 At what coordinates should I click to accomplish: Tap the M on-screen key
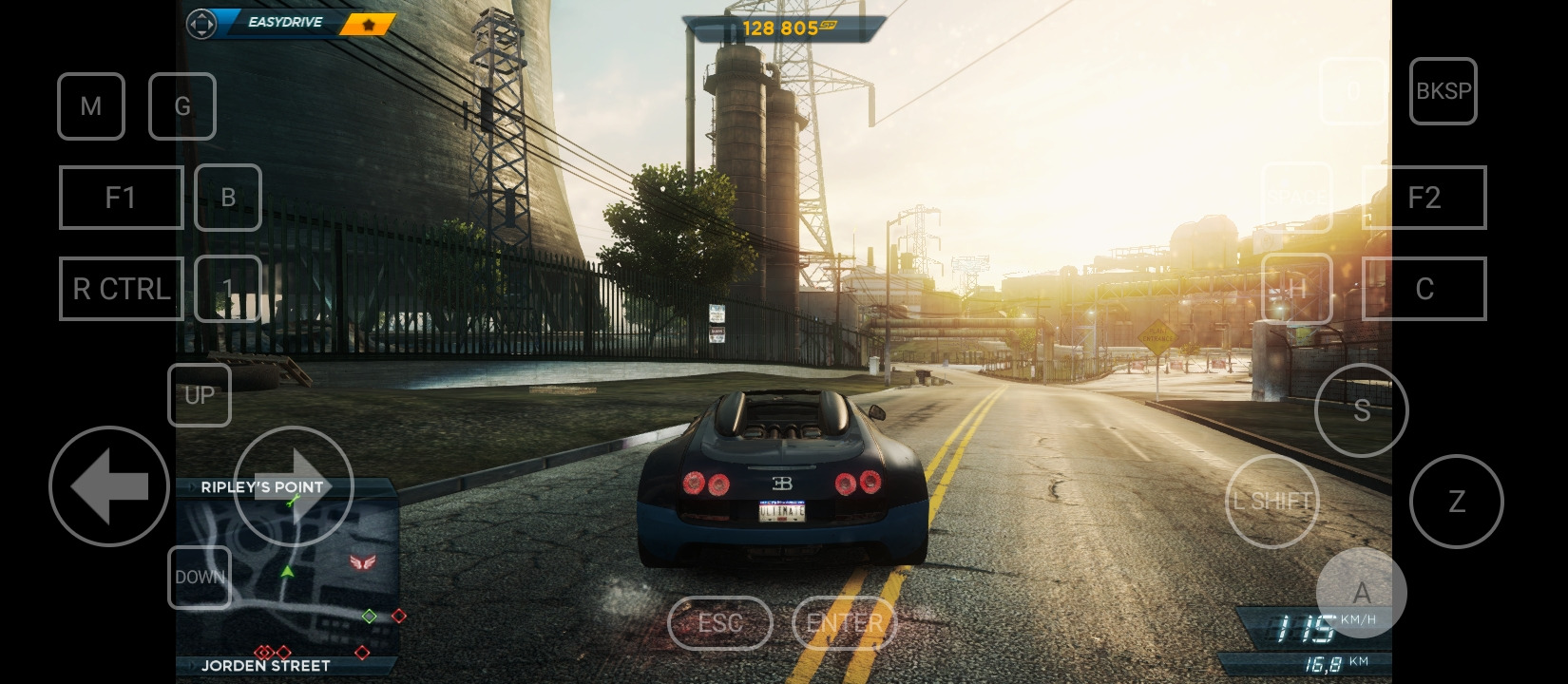tap(91, 106)
